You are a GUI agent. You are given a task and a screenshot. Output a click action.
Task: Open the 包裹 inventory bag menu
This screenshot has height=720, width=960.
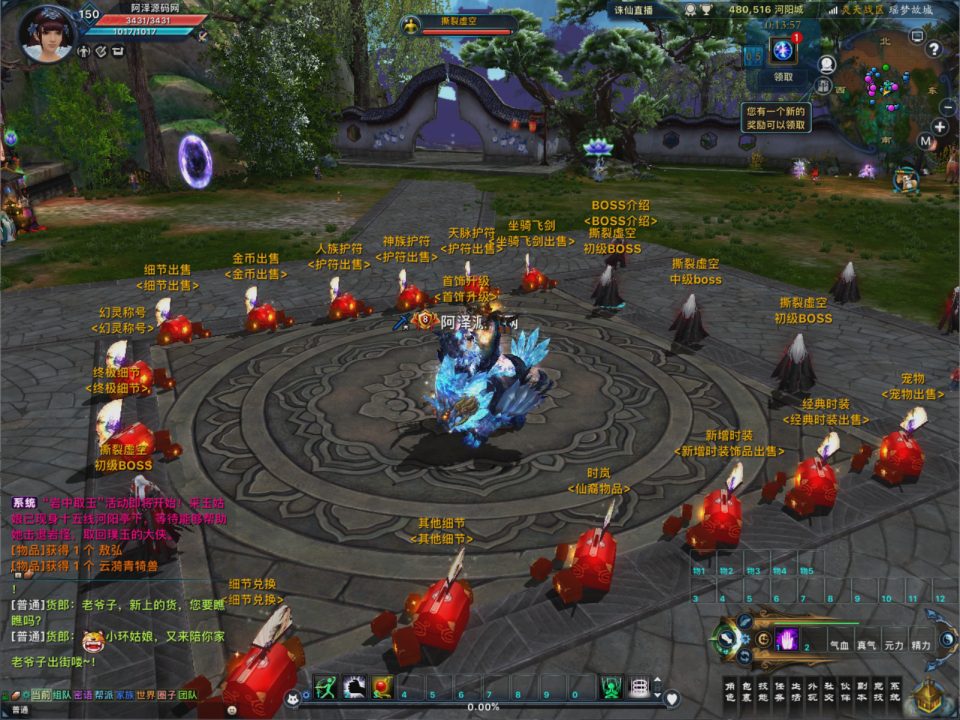[x=748, y=692]
